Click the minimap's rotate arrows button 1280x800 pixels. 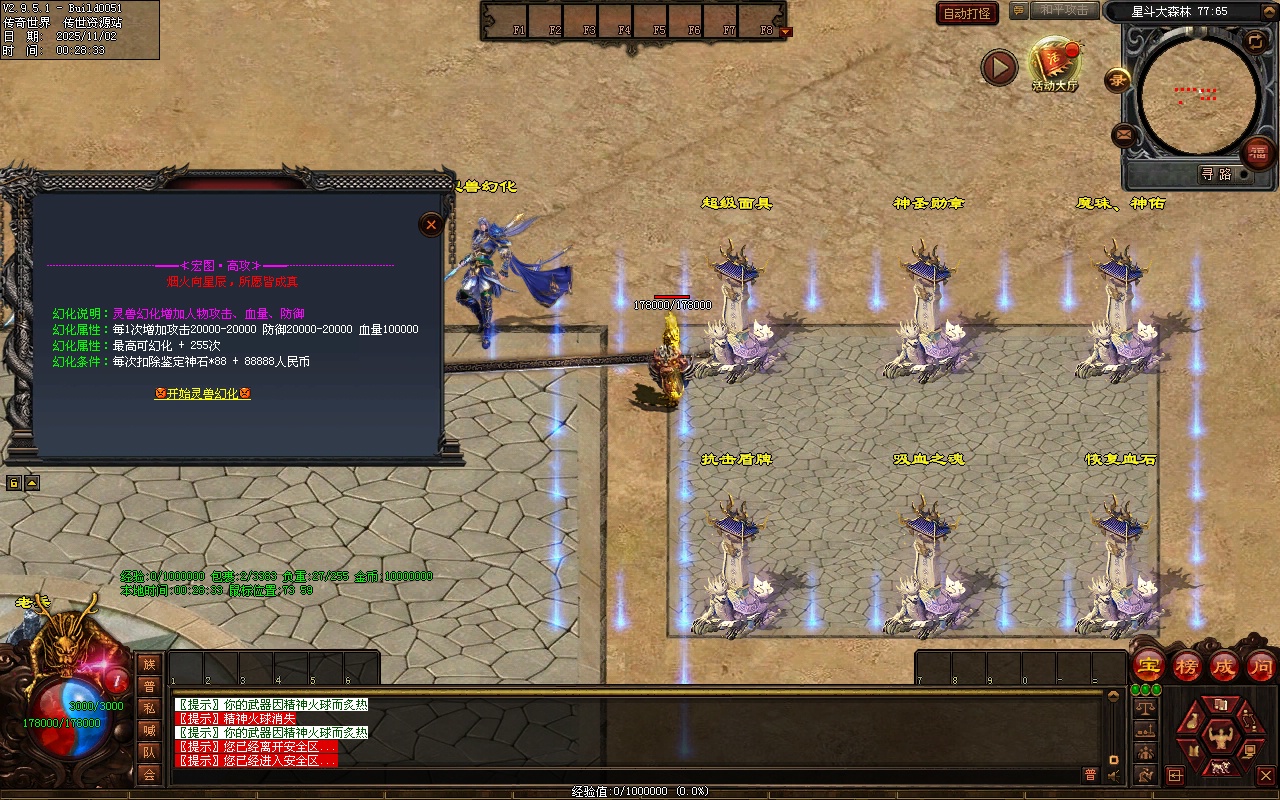click(x=1255, y=41)
